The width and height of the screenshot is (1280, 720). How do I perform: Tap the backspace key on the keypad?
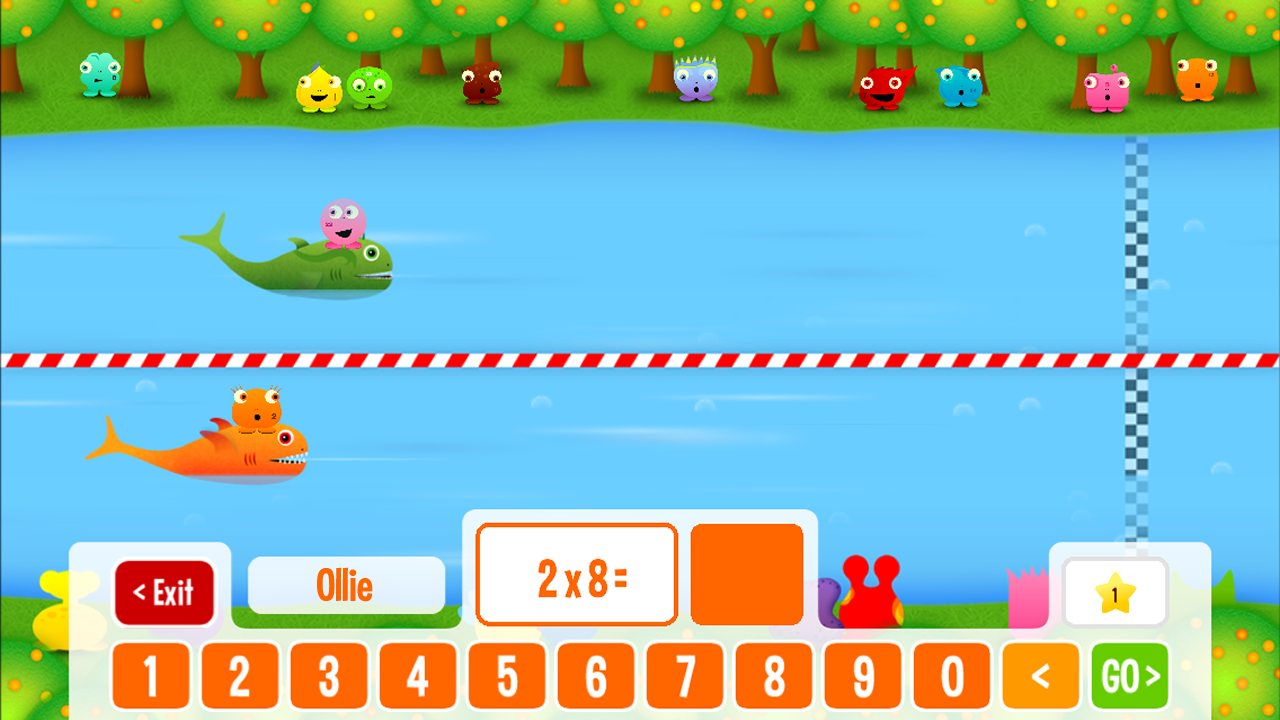tap(1042, 676)
